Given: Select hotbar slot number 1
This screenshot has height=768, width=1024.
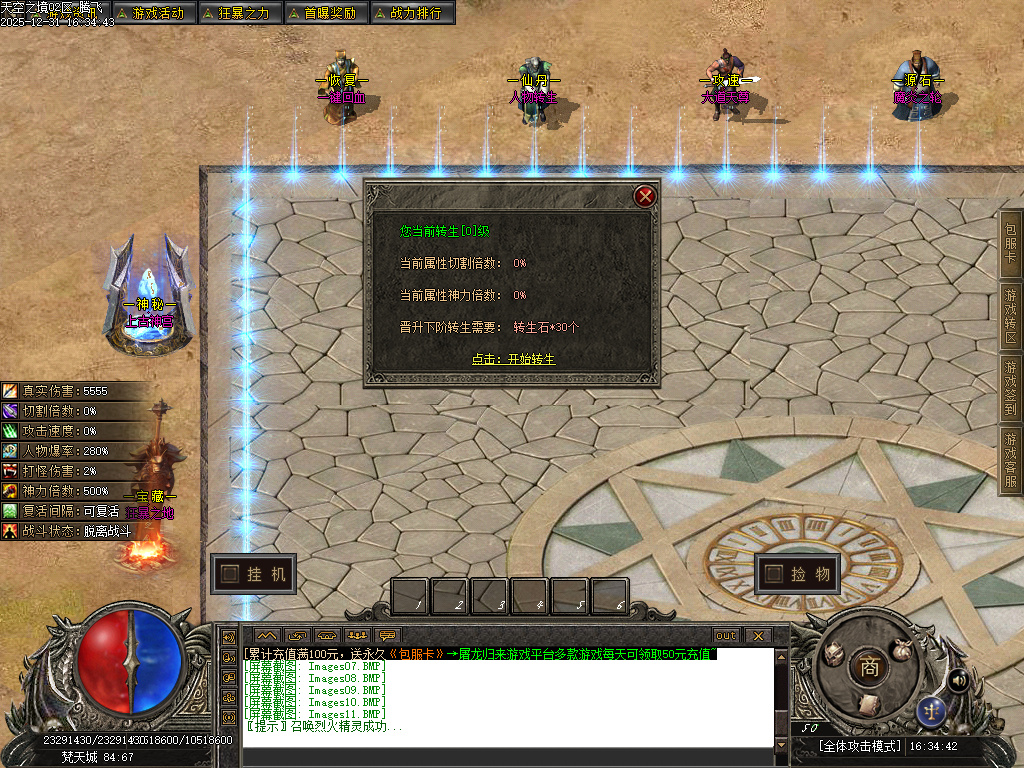Looking at the screenshot, I should (410, 597).
